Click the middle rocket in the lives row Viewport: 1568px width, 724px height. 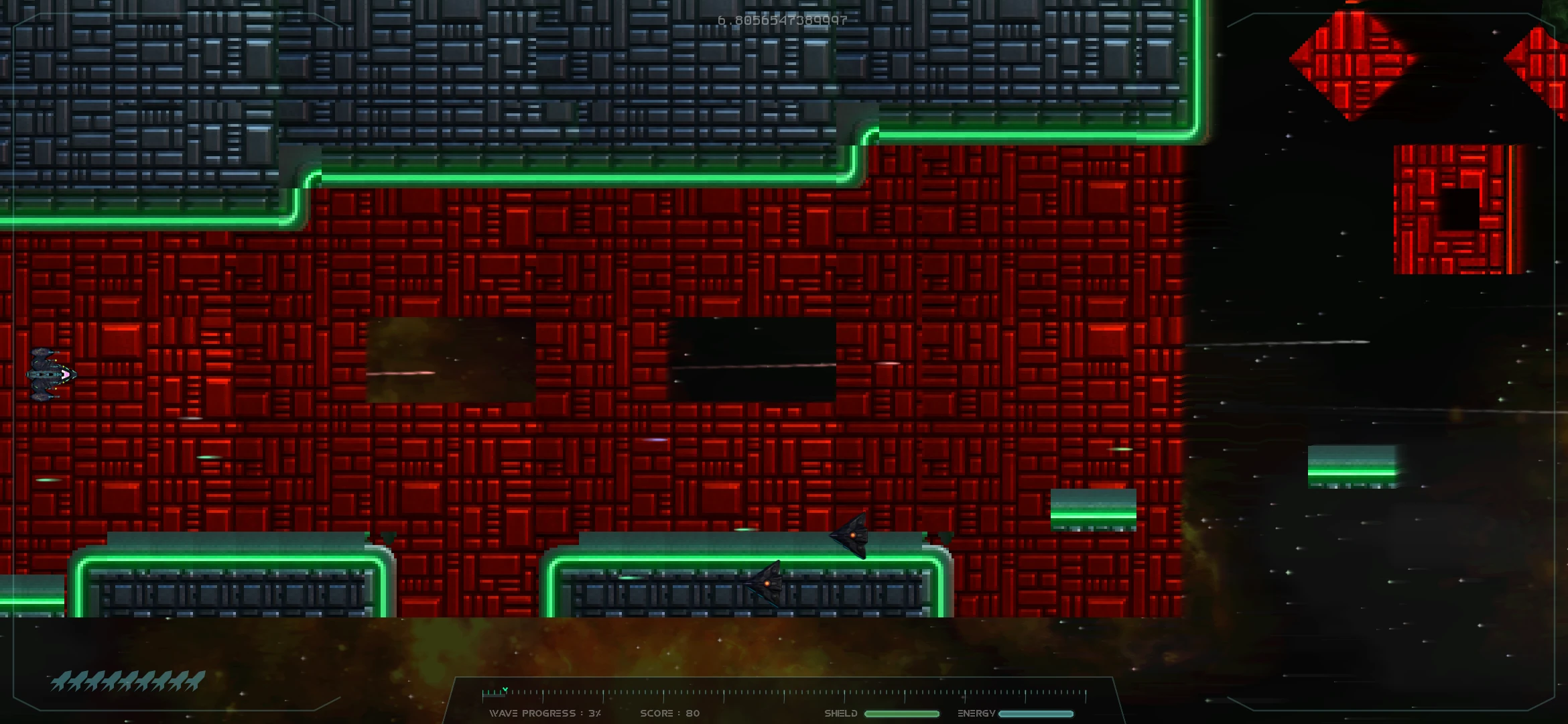tap(127, 680)
